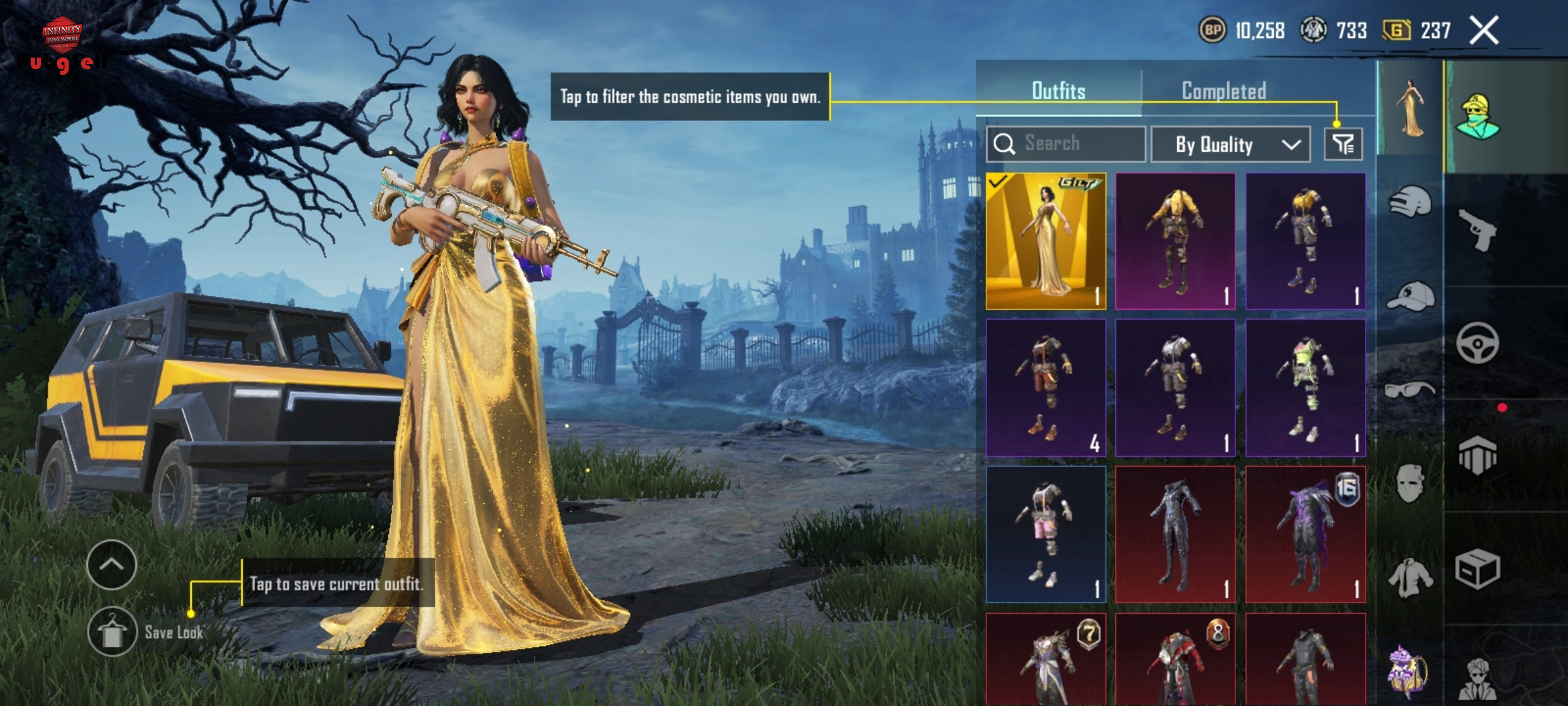Expand the up-arrow circle button
Viewport: 1568px width, 706px height.
[x=112, y=565]
